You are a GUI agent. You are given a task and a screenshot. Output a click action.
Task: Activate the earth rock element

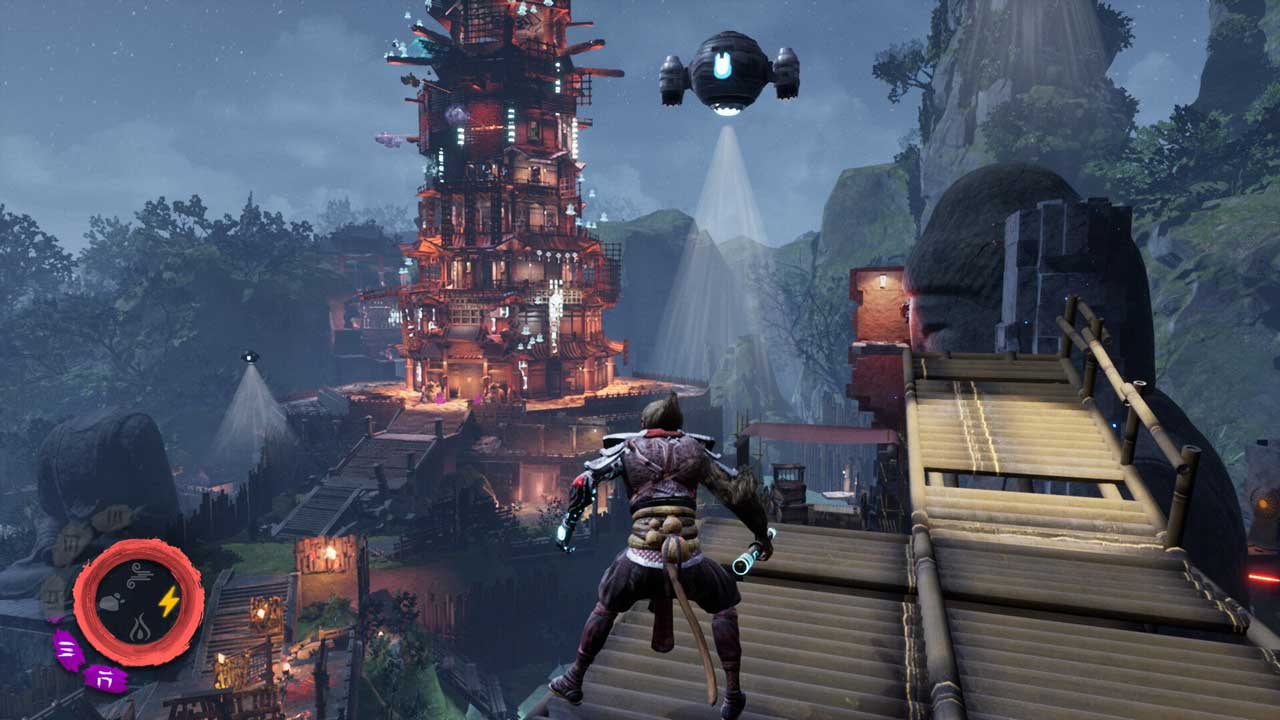click(110, 602)
